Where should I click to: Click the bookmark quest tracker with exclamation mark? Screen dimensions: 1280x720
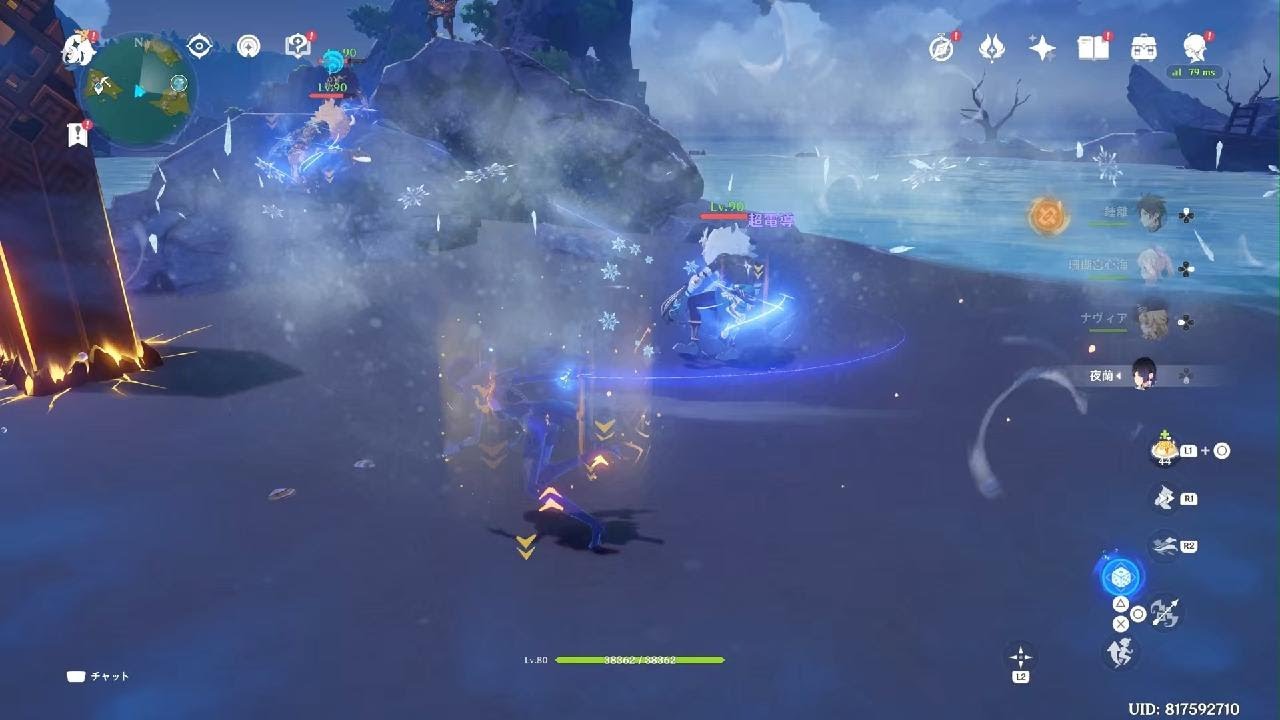[x=78, y=134]
